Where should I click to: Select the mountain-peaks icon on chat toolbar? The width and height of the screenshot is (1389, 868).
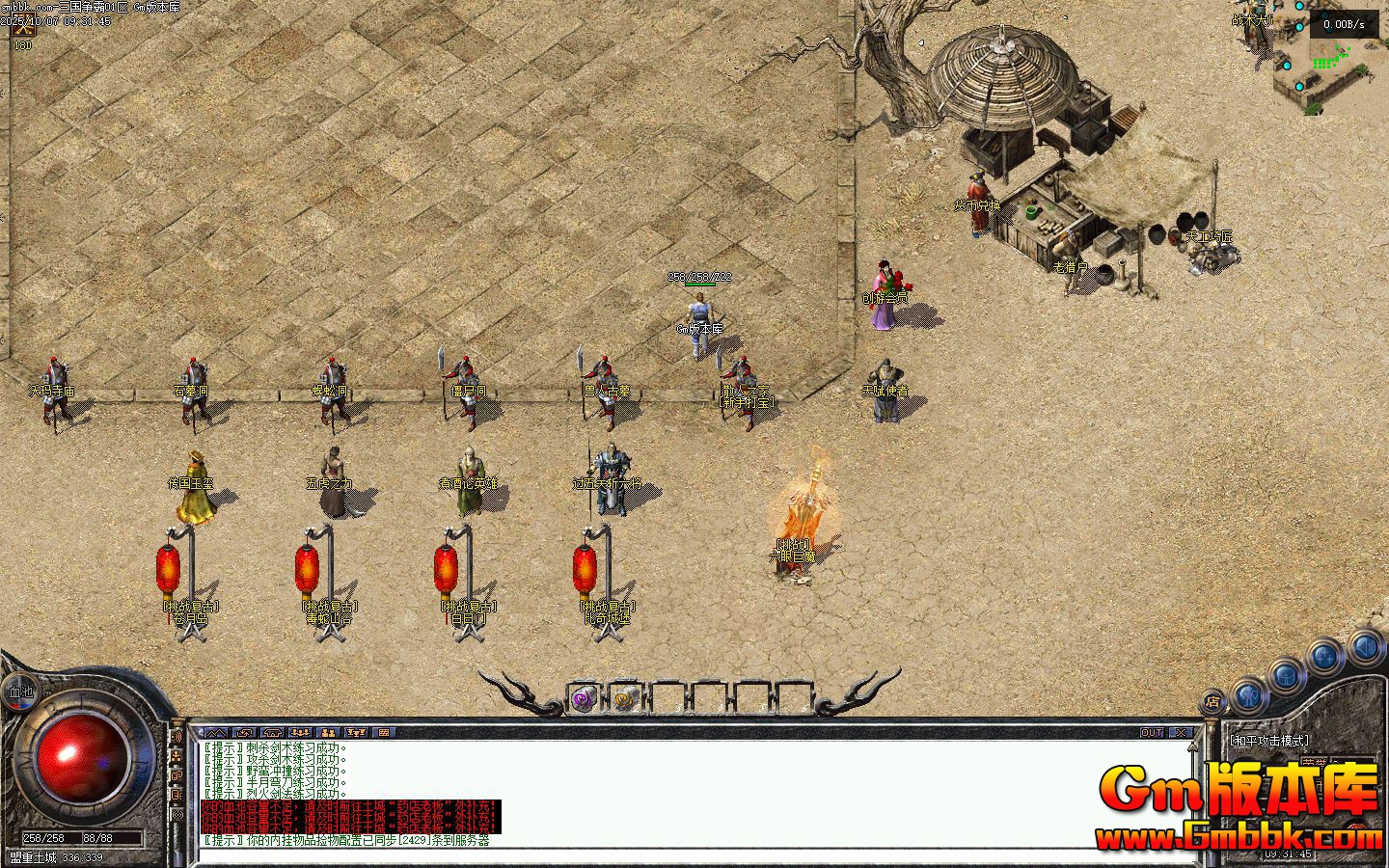click(x=216, y=733)
